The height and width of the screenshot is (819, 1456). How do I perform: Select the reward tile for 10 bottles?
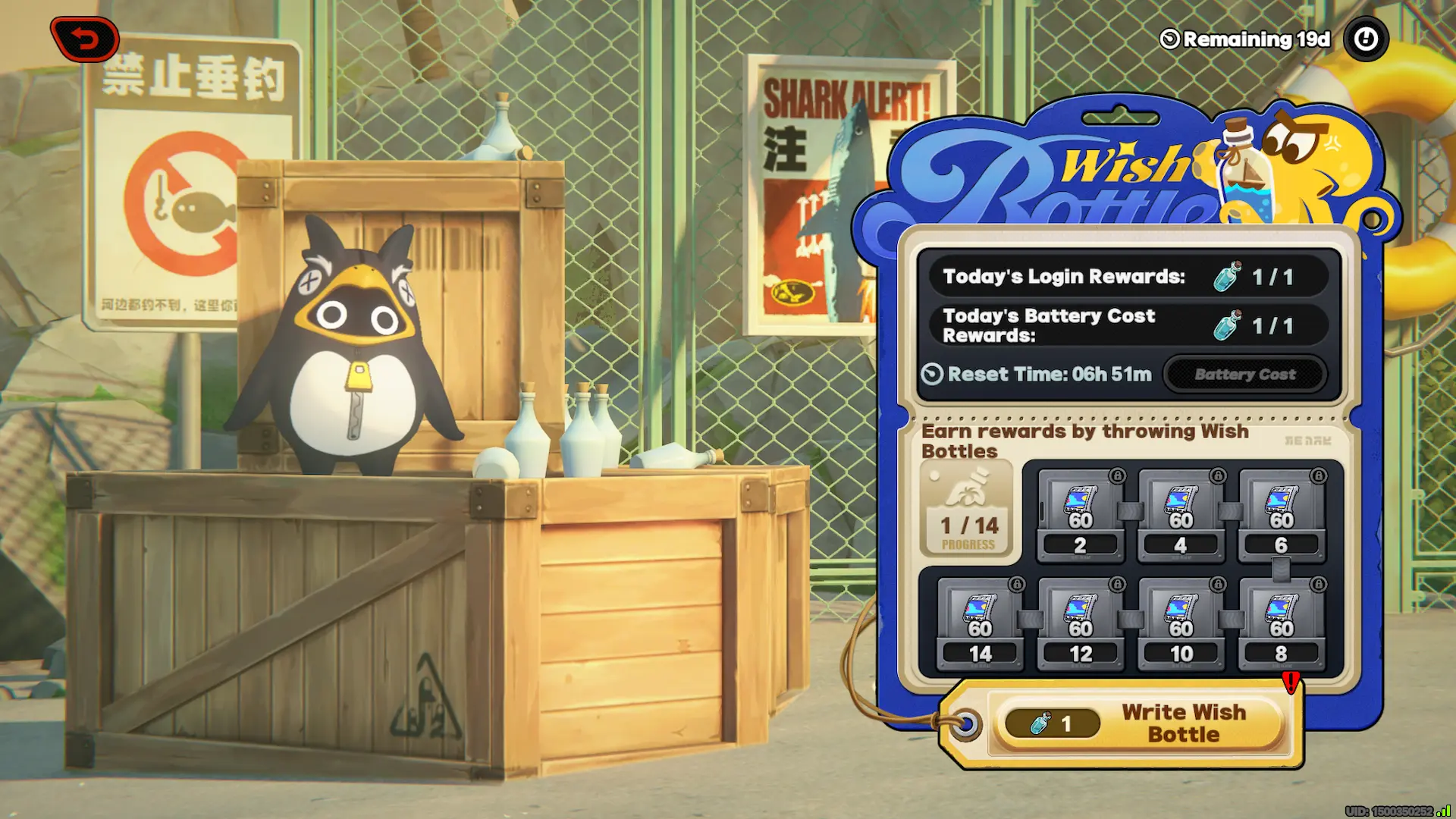[1181, 624]
